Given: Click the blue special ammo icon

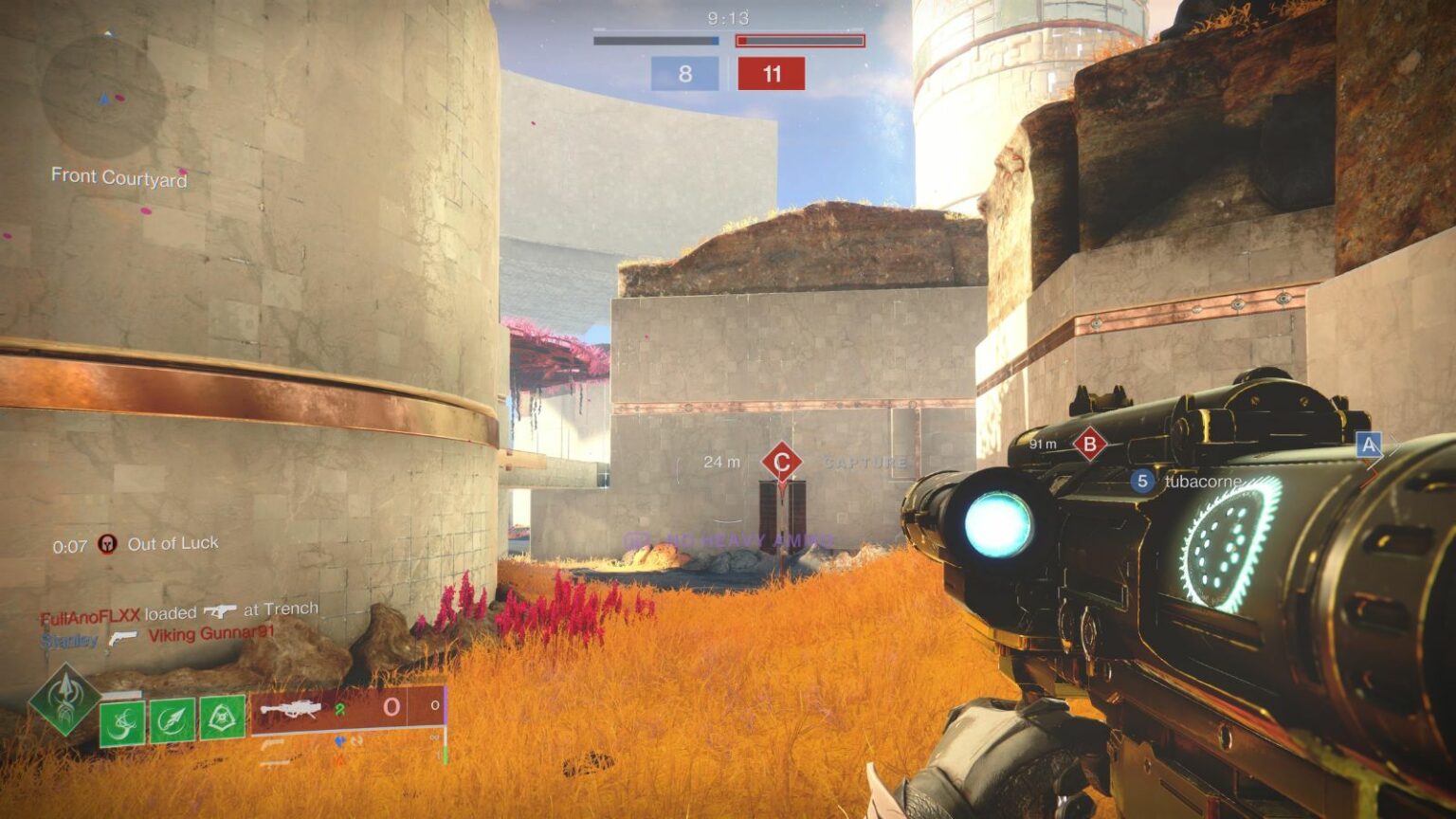Looking at the screenshot, I should [x=339, y=740].
